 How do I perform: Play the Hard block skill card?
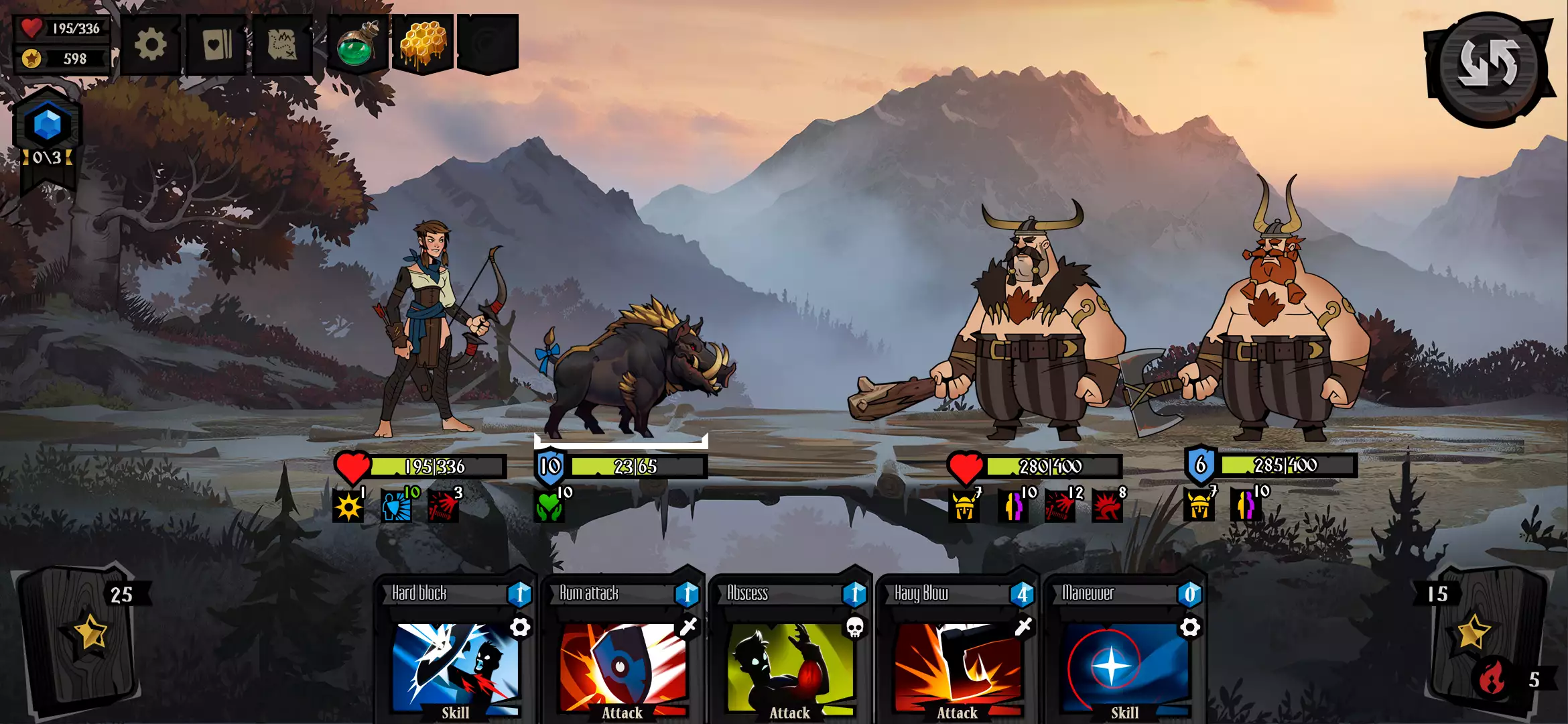(x=456, y=650)
